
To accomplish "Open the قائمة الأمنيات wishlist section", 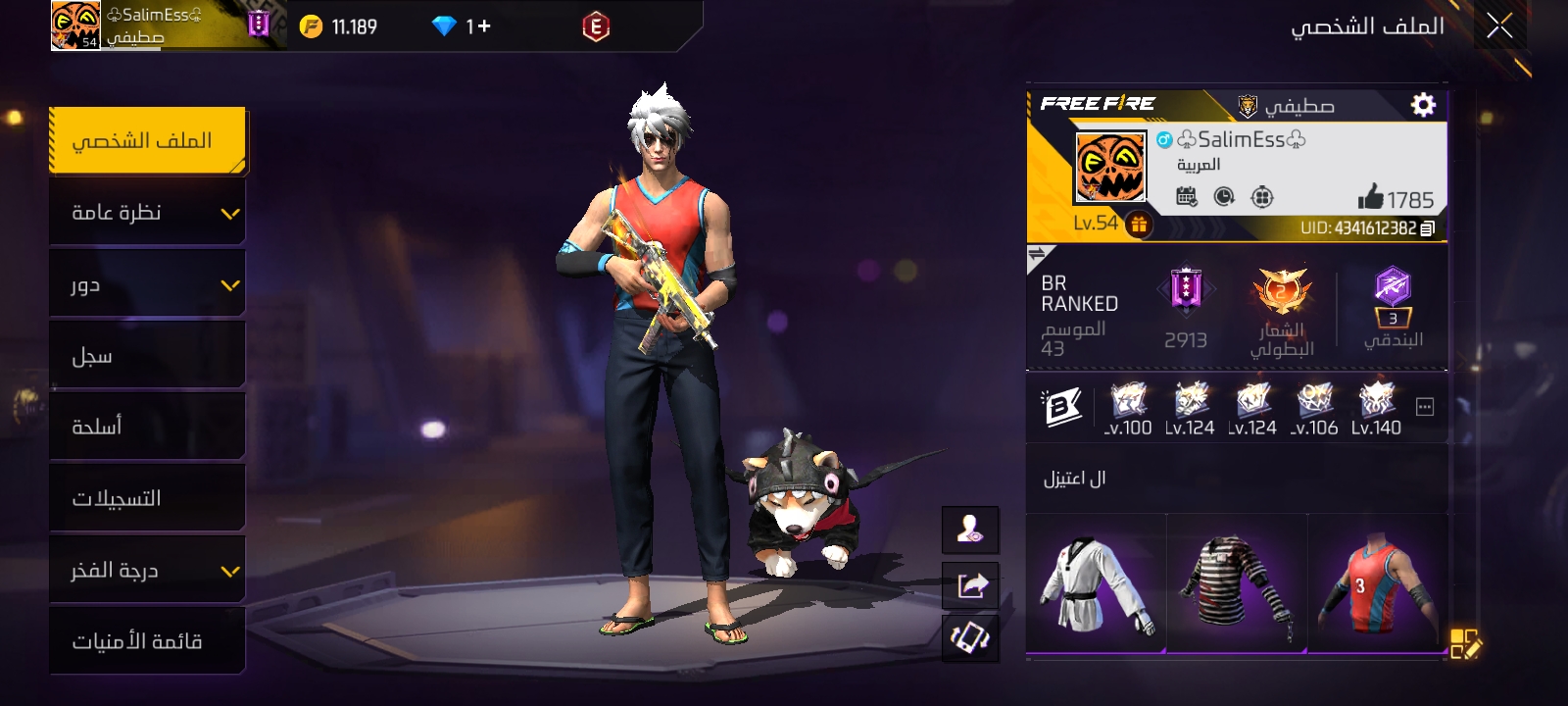I will point(147,641).
